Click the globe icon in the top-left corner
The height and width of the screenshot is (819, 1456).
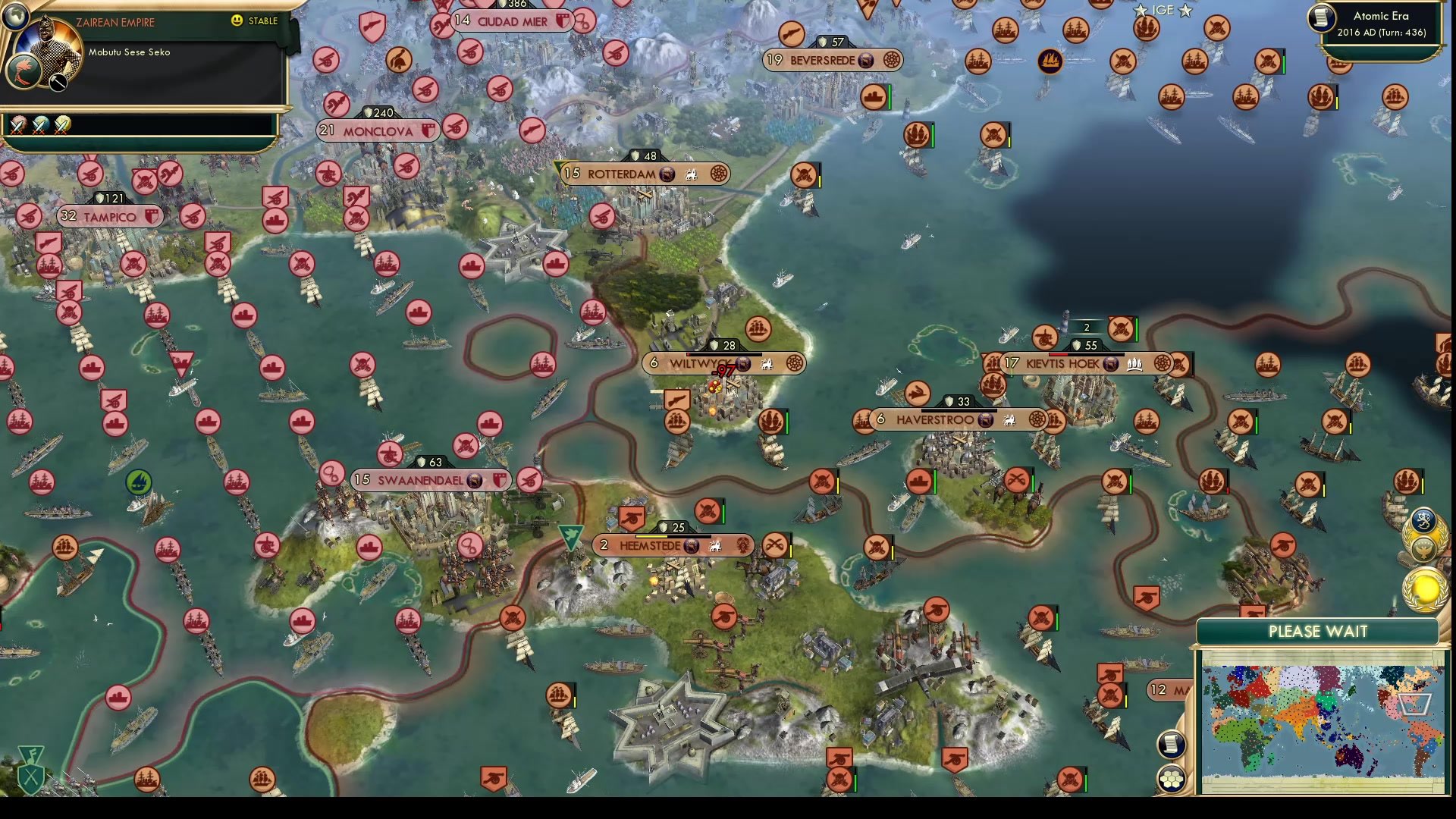coord(16,17)
